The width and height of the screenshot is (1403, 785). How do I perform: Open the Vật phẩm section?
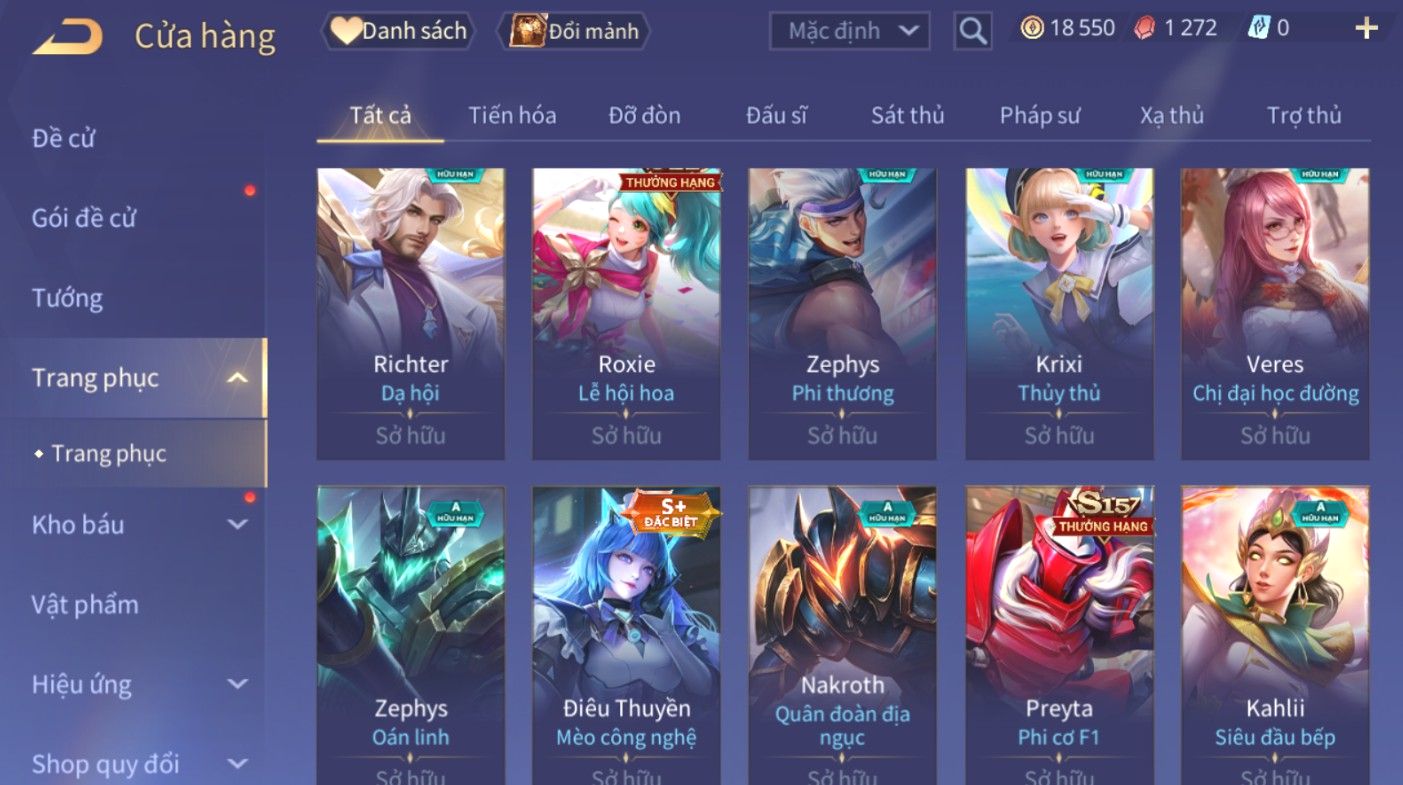pos(85,604)
